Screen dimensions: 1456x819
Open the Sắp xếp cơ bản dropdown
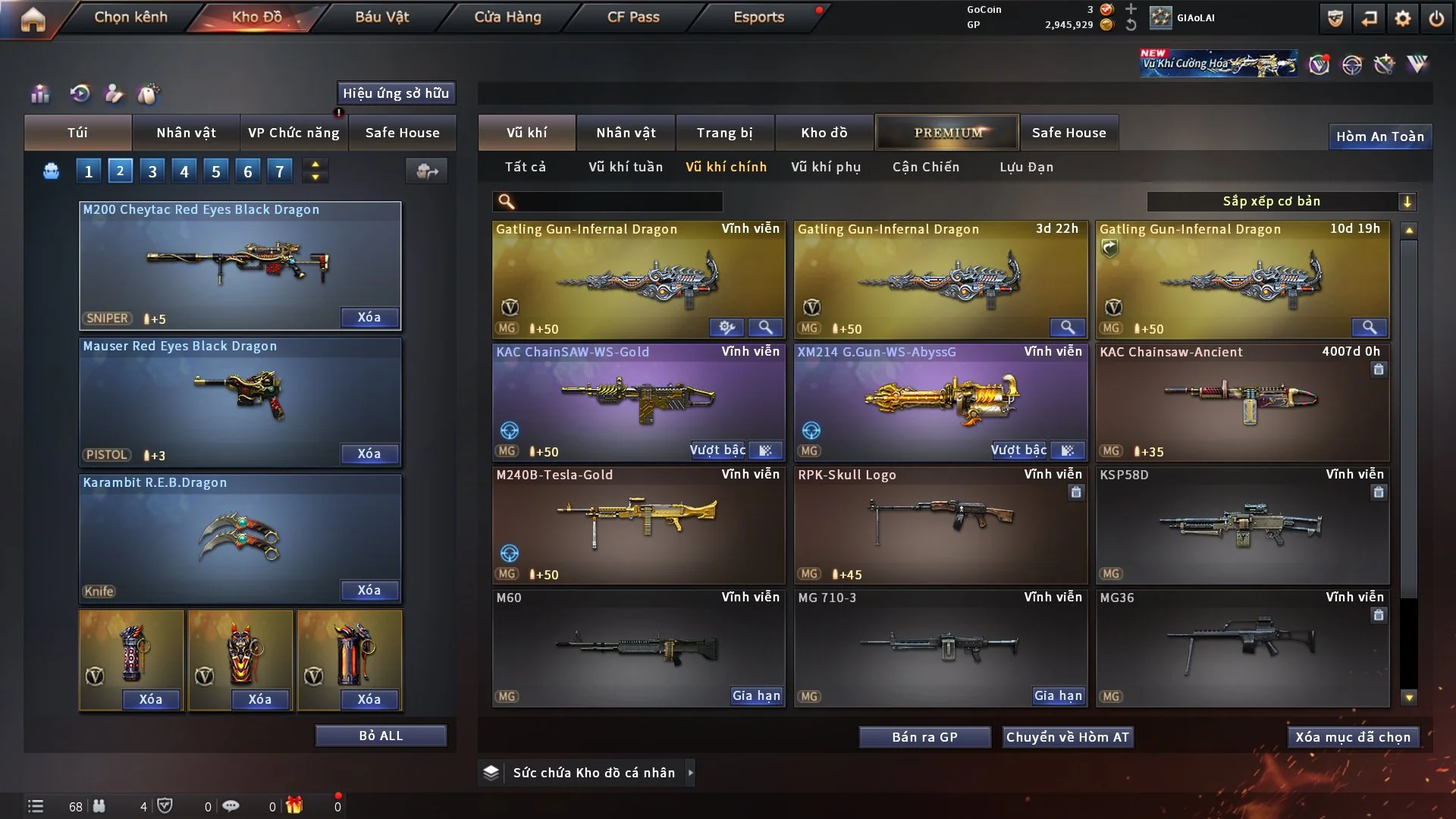pos(1281,201)
